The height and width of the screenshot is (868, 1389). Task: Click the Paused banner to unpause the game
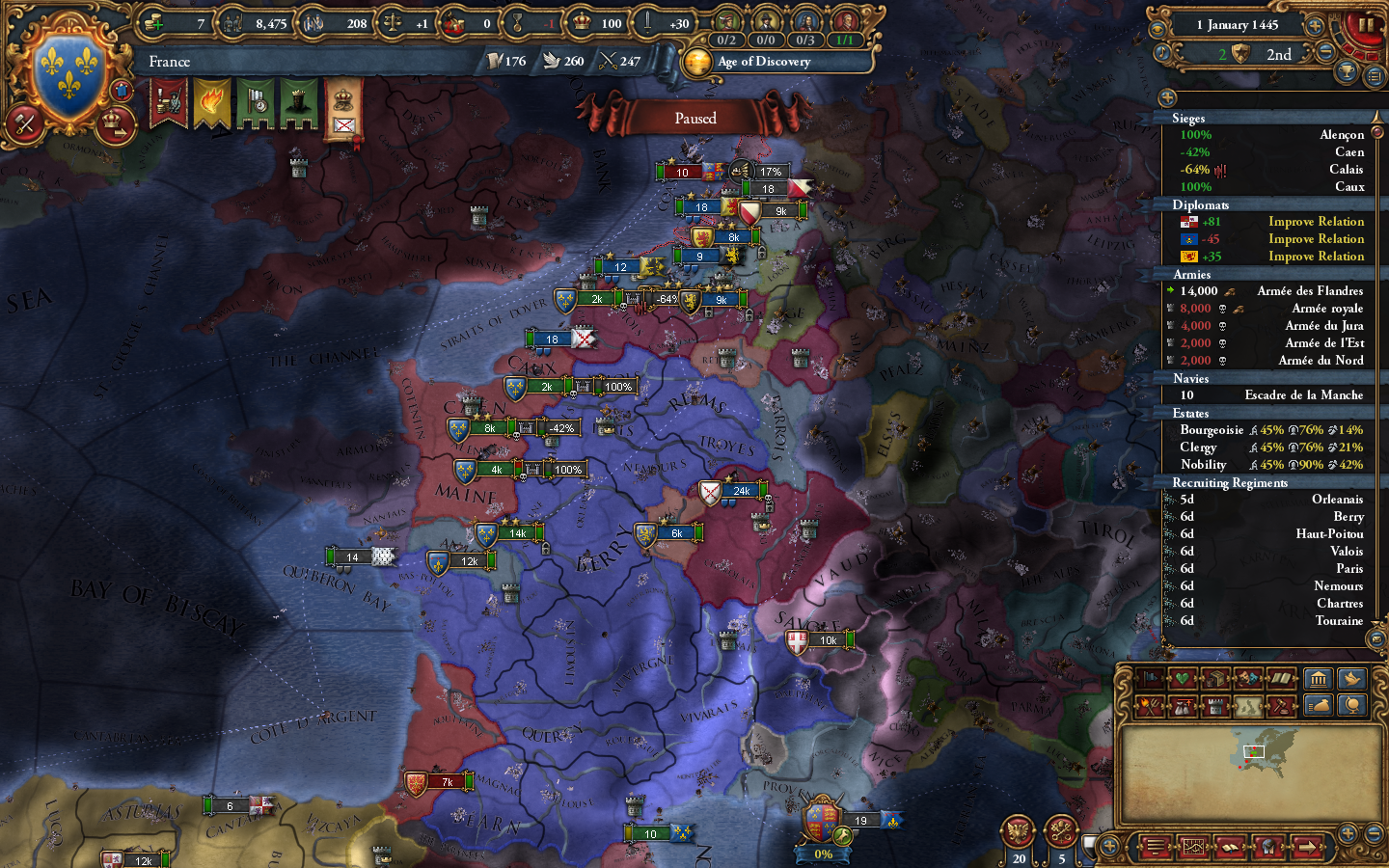[696, 118]
